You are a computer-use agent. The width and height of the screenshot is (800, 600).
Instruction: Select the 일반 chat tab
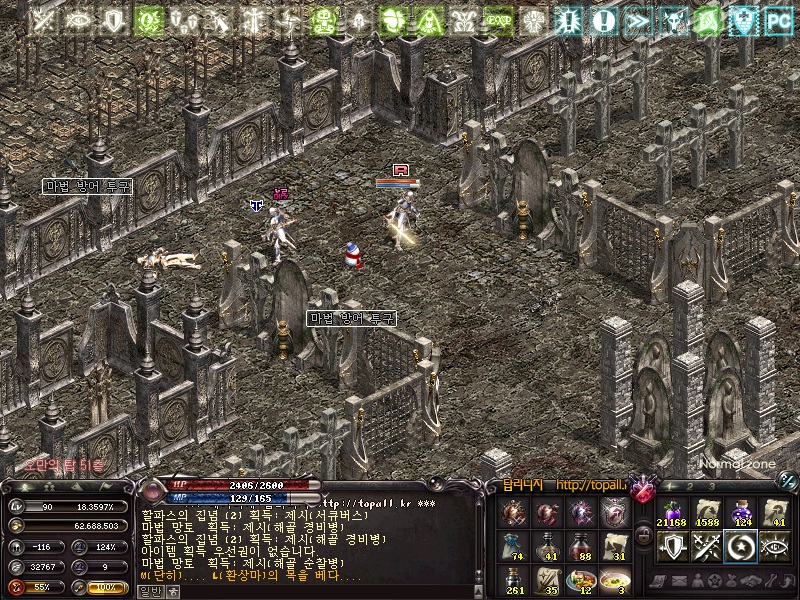pyautogui.click(x=148, y=591)
